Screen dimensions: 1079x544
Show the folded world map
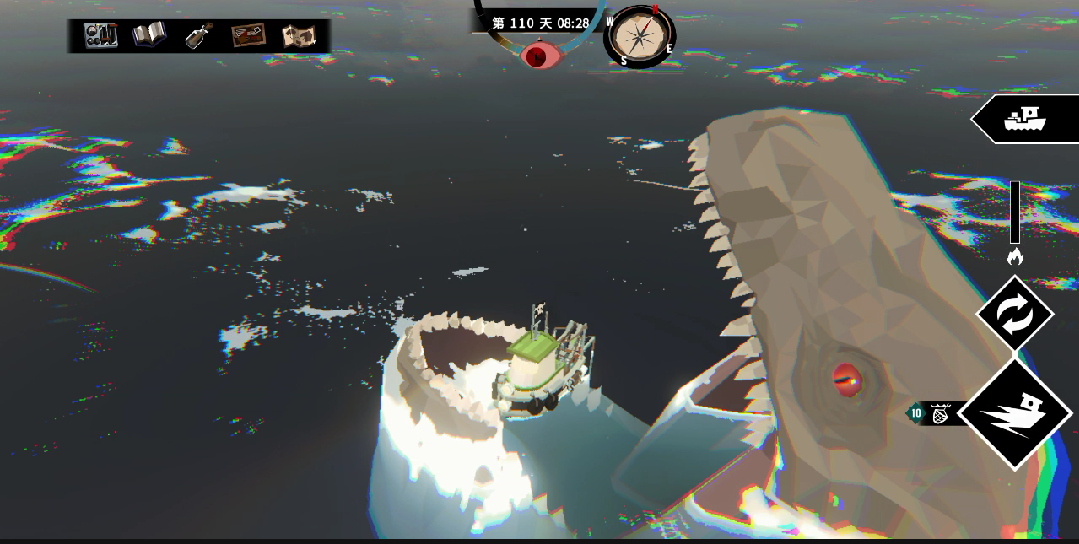pos(298,36)
